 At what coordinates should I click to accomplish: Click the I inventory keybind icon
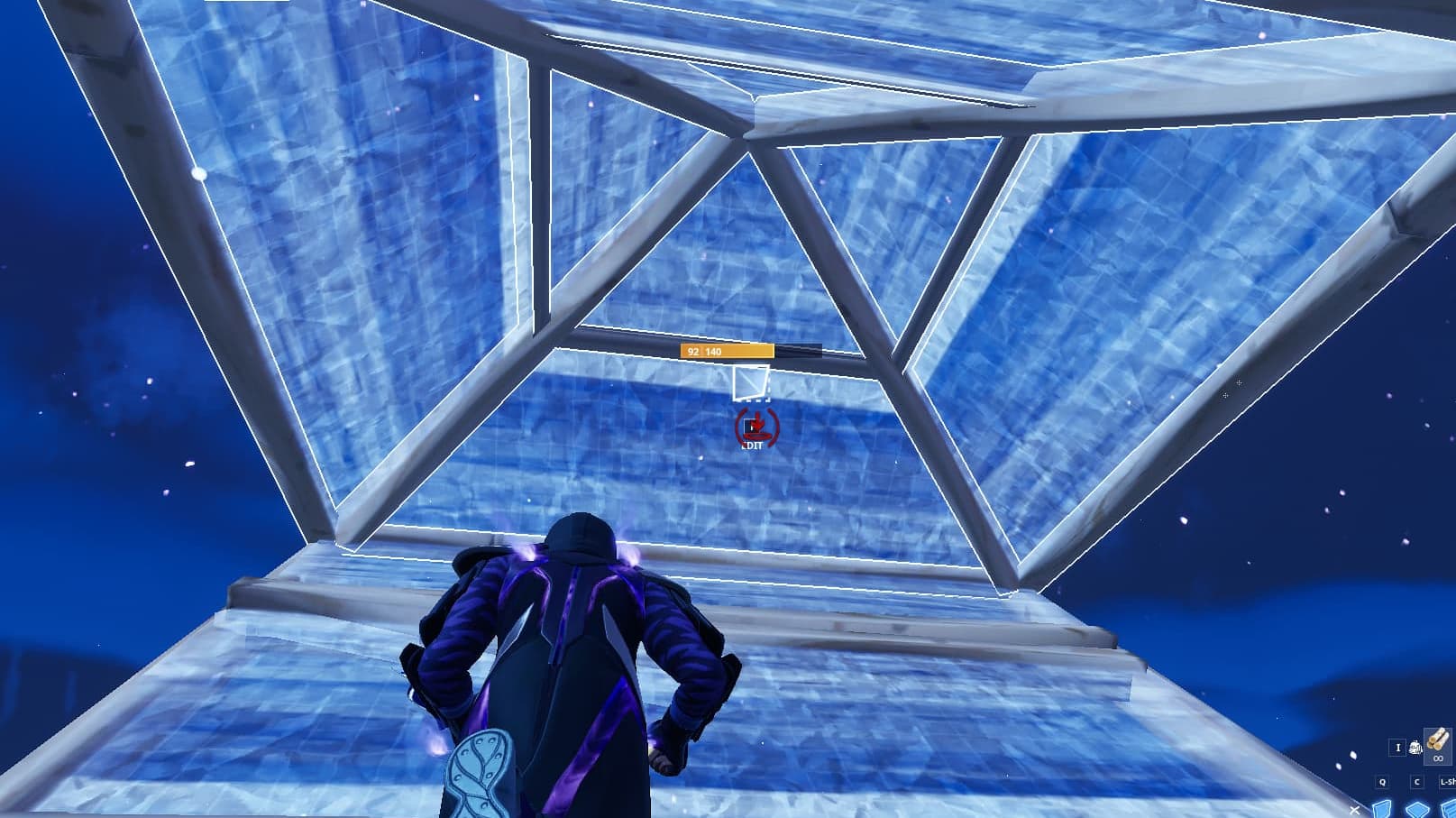coord(1397,748)
